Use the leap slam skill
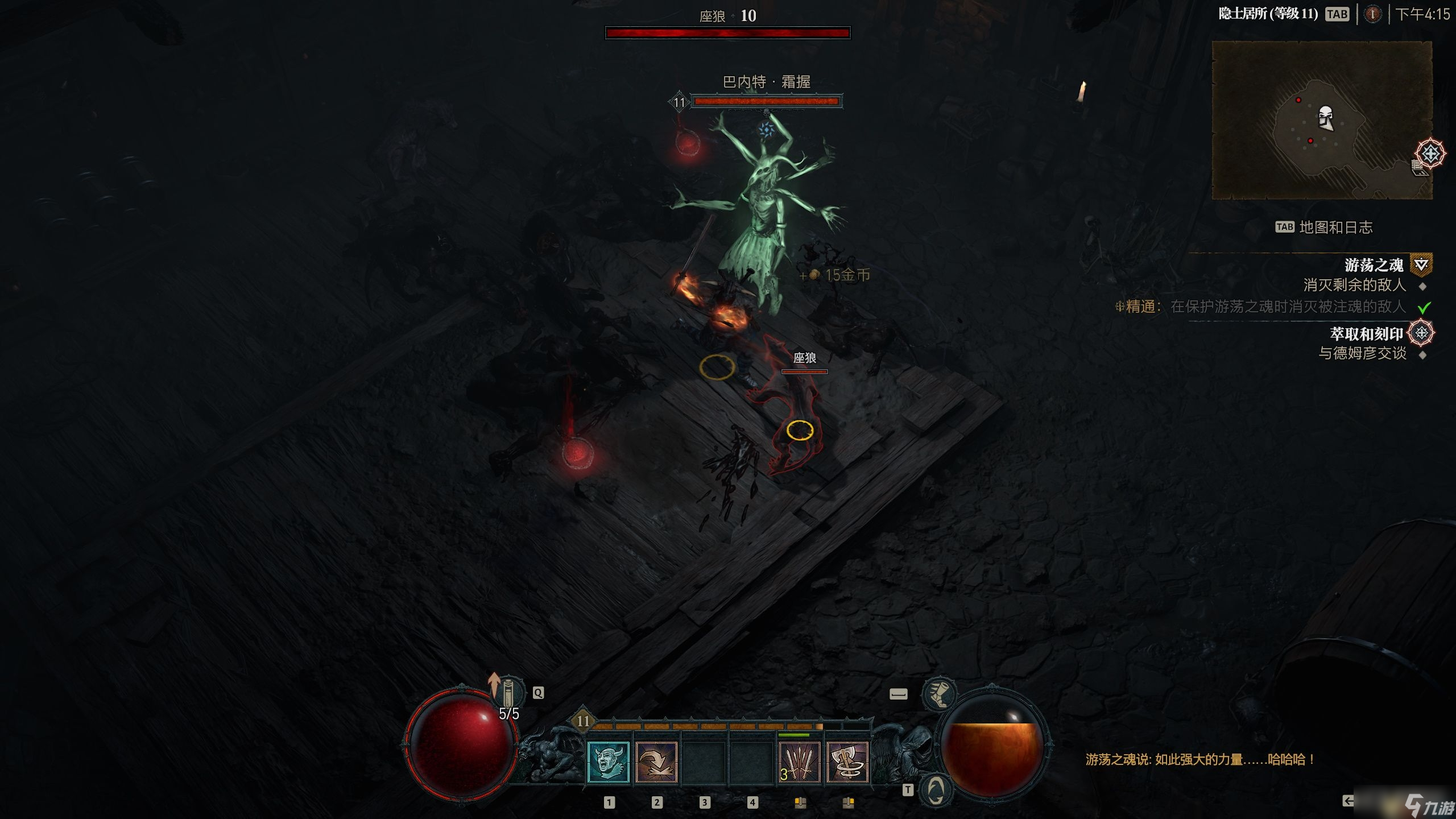1456x819 pixels. 656,763
